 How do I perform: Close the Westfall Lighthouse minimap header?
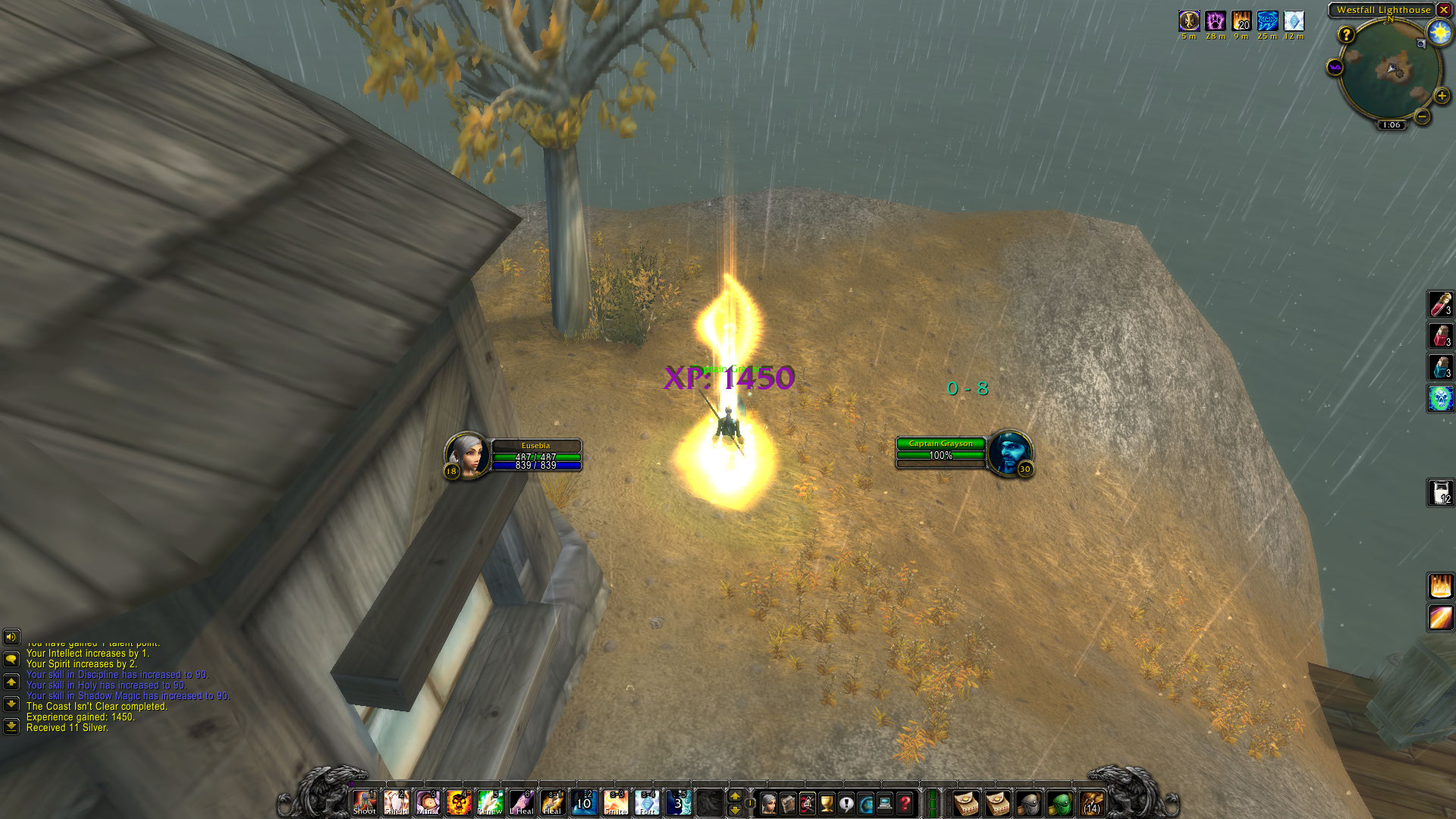tap(1444, 10)
